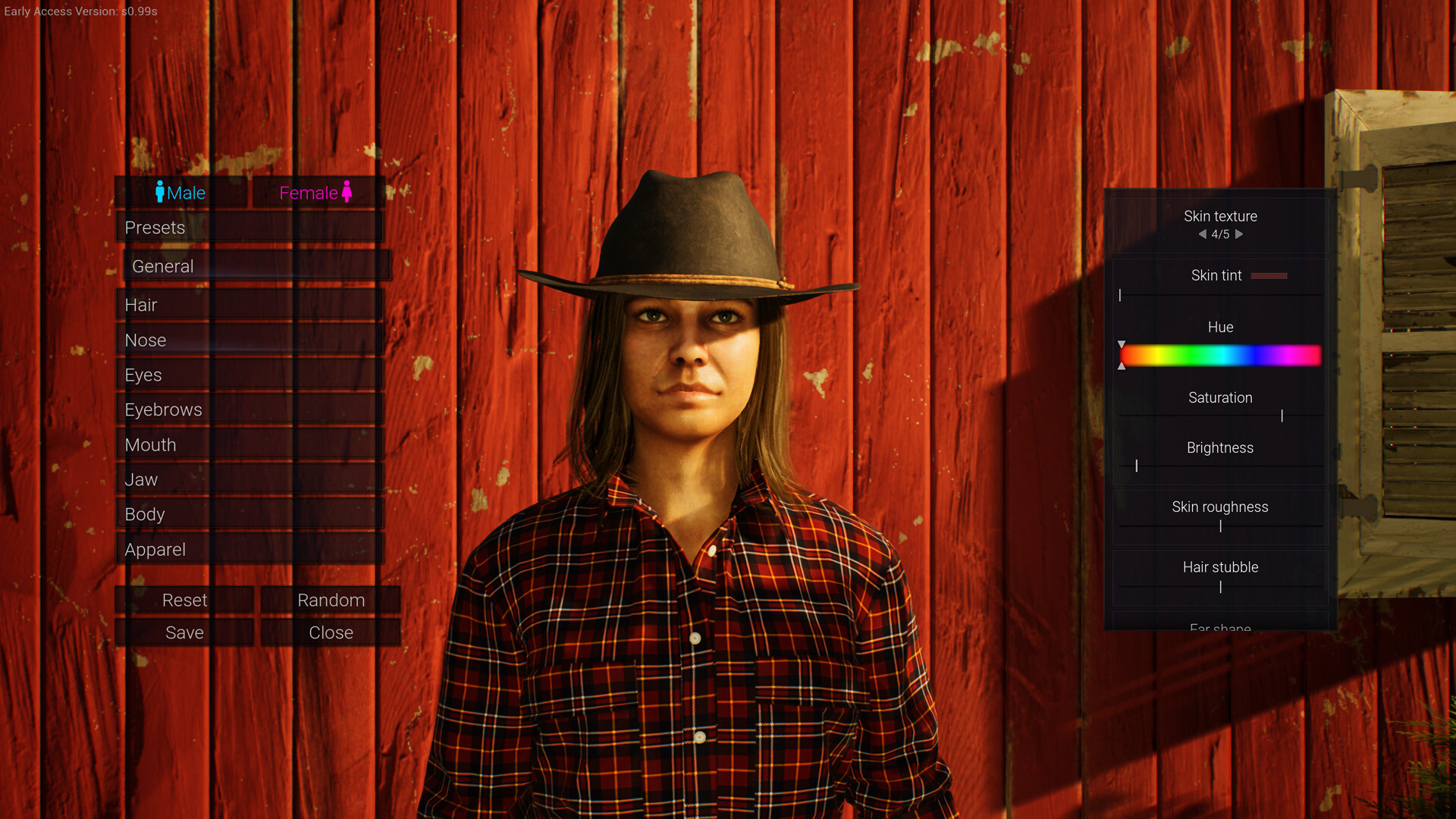Randomize the character with the Random button
The height and width of the screenshot is (819, 1456).
[x=331, y=600]
